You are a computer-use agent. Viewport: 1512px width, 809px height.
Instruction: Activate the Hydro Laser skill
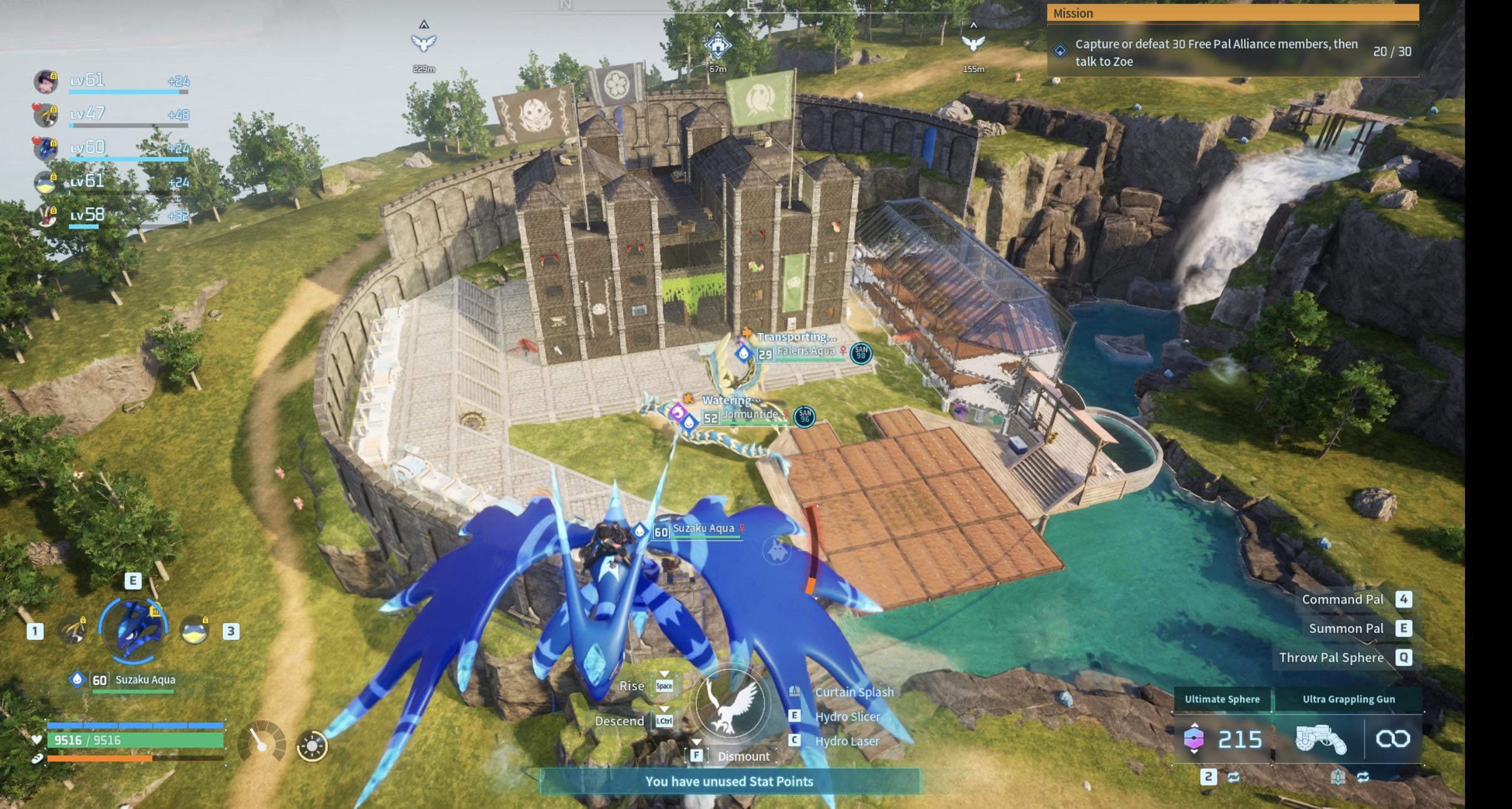847,741
